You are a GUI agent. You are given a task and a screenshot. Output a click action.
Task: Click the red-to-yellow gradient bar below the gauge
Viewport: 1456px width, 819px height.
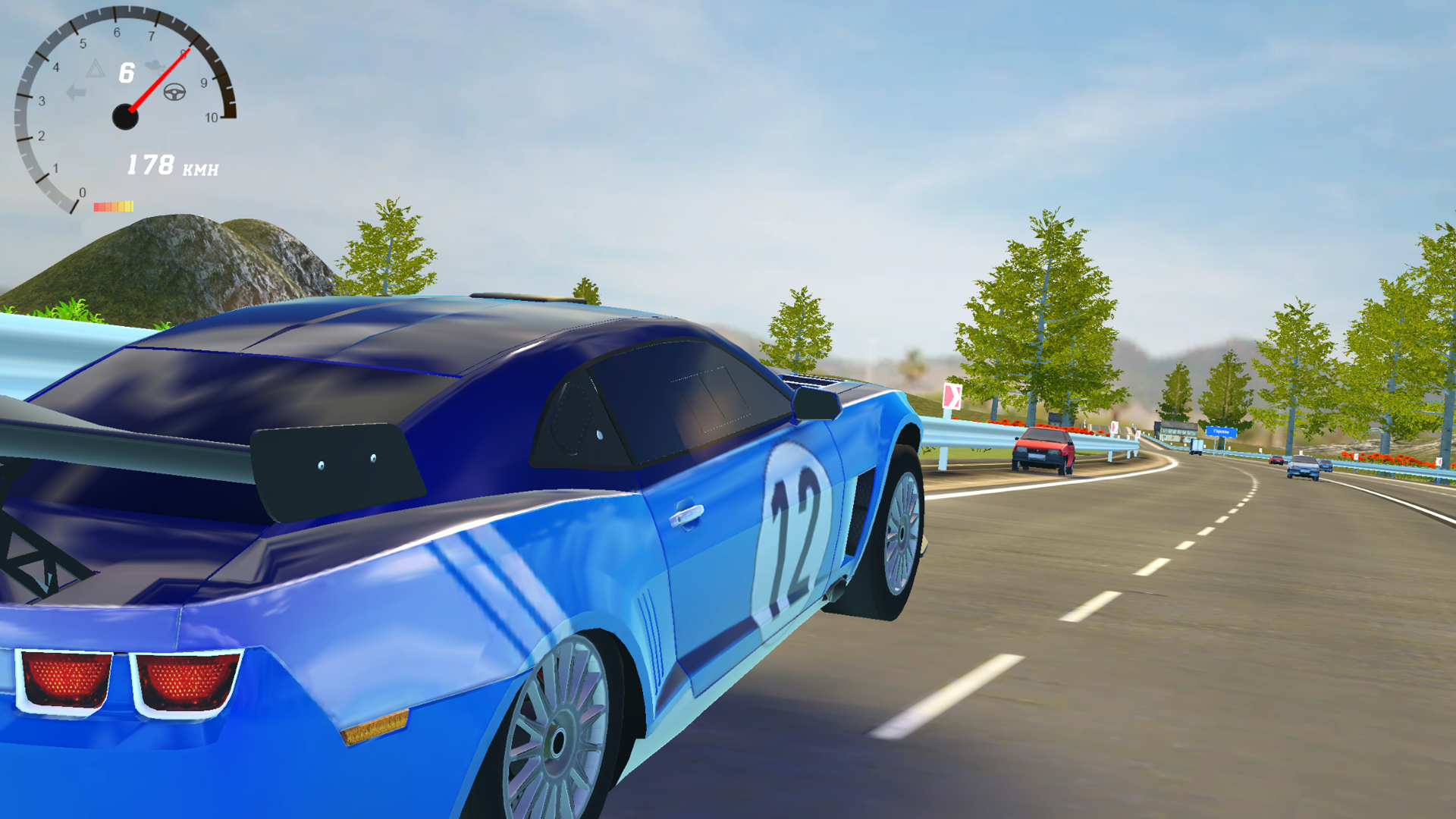114,206
